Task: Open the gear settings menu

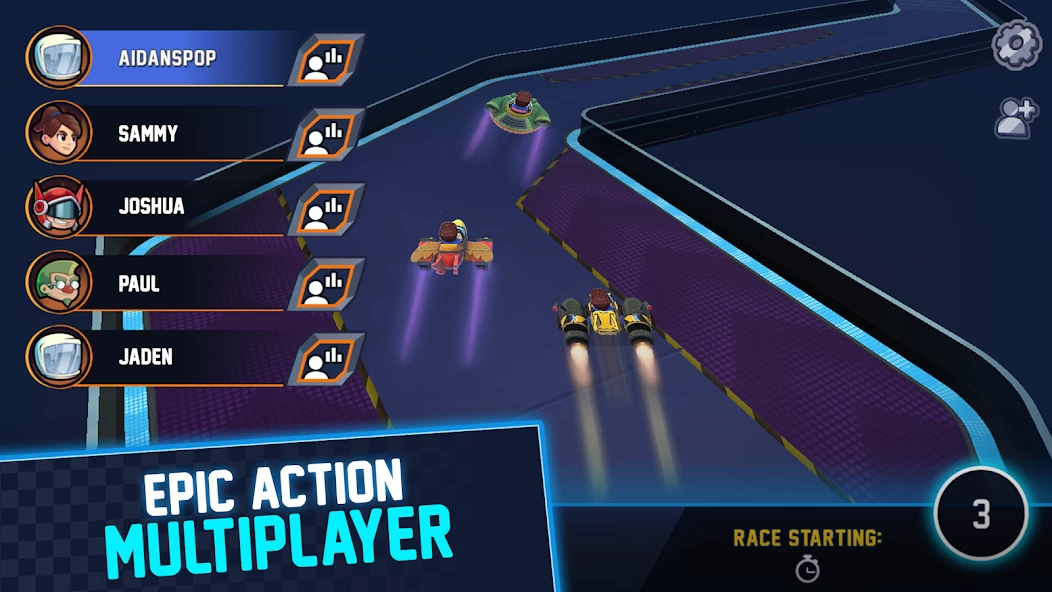Action: 1016,45
